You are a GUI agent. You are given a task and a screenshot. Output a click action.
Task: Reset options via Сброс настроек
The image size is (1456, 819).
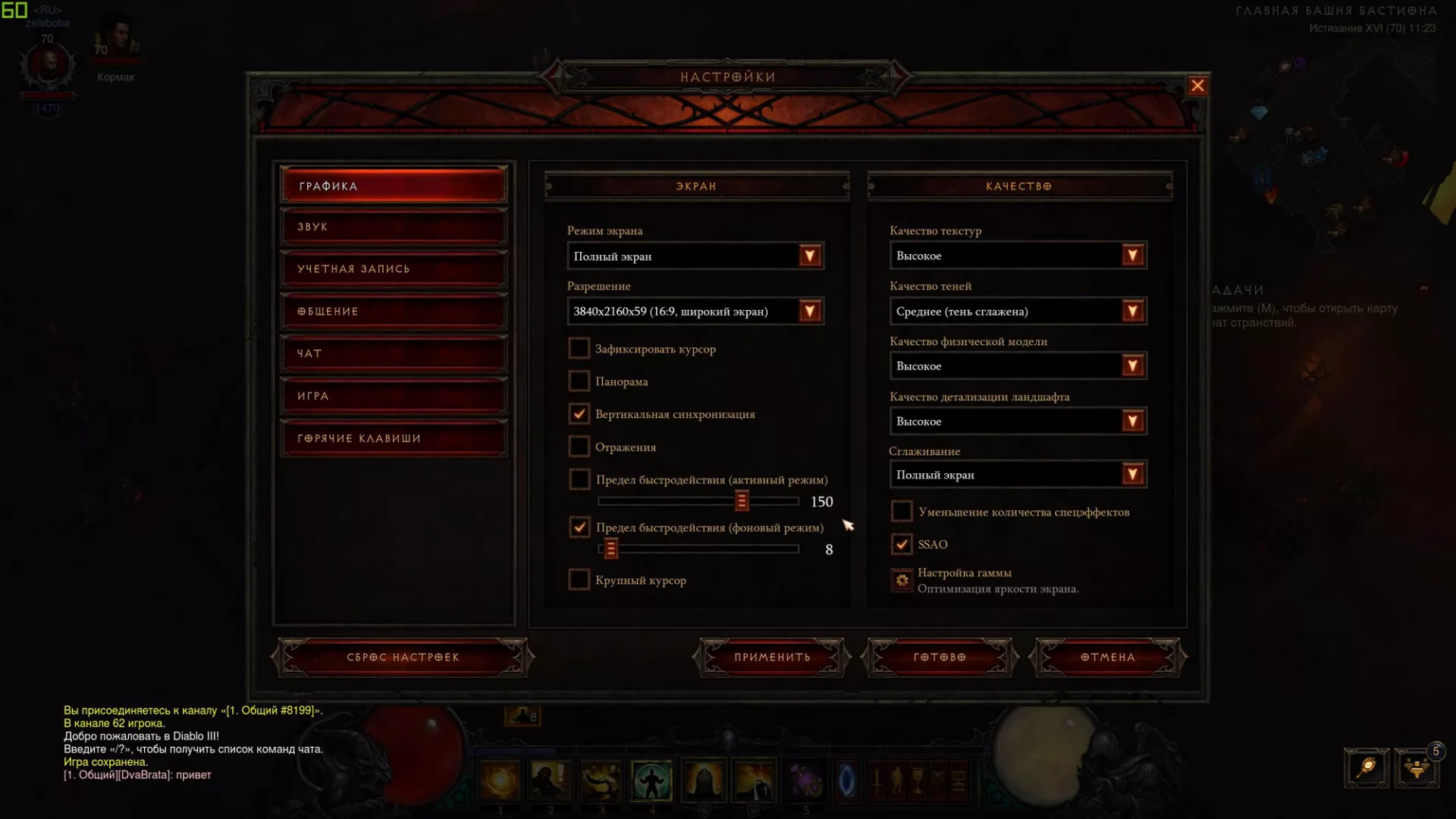point(403,657)
